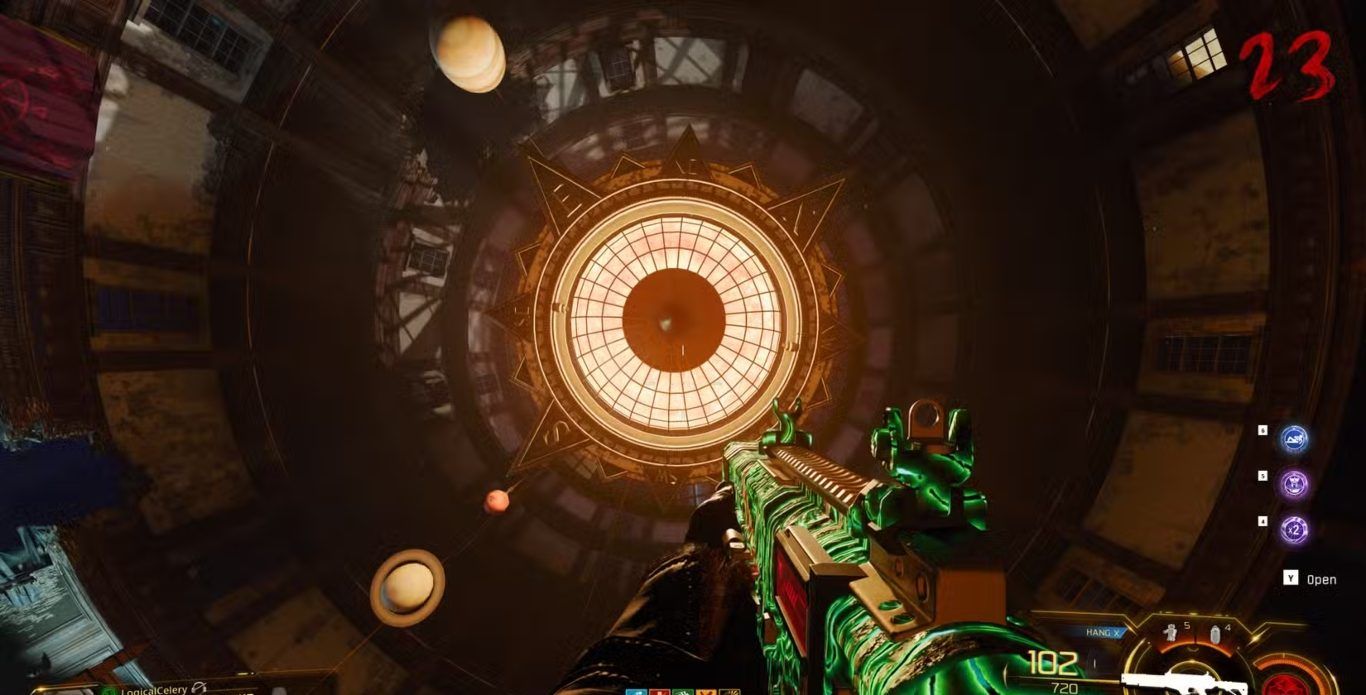
Task: Activate the middle purple power-up icon
Action: pyautogui.click(x=1295, y=484)
